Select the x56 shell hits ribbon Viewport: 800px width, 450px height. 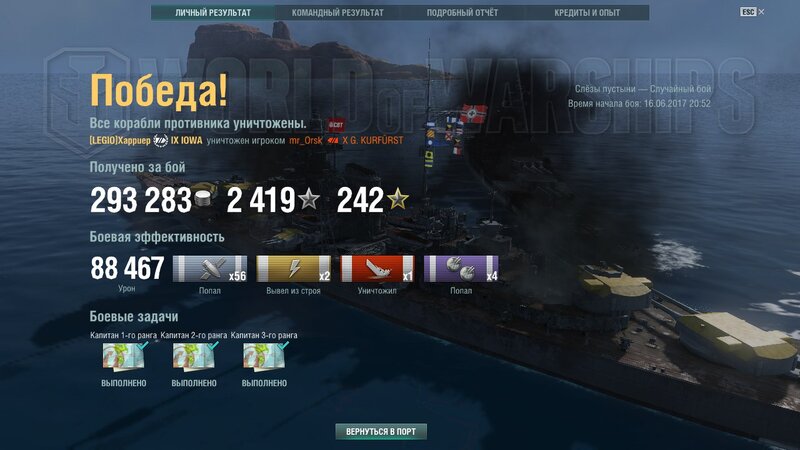tap(210, 269)
